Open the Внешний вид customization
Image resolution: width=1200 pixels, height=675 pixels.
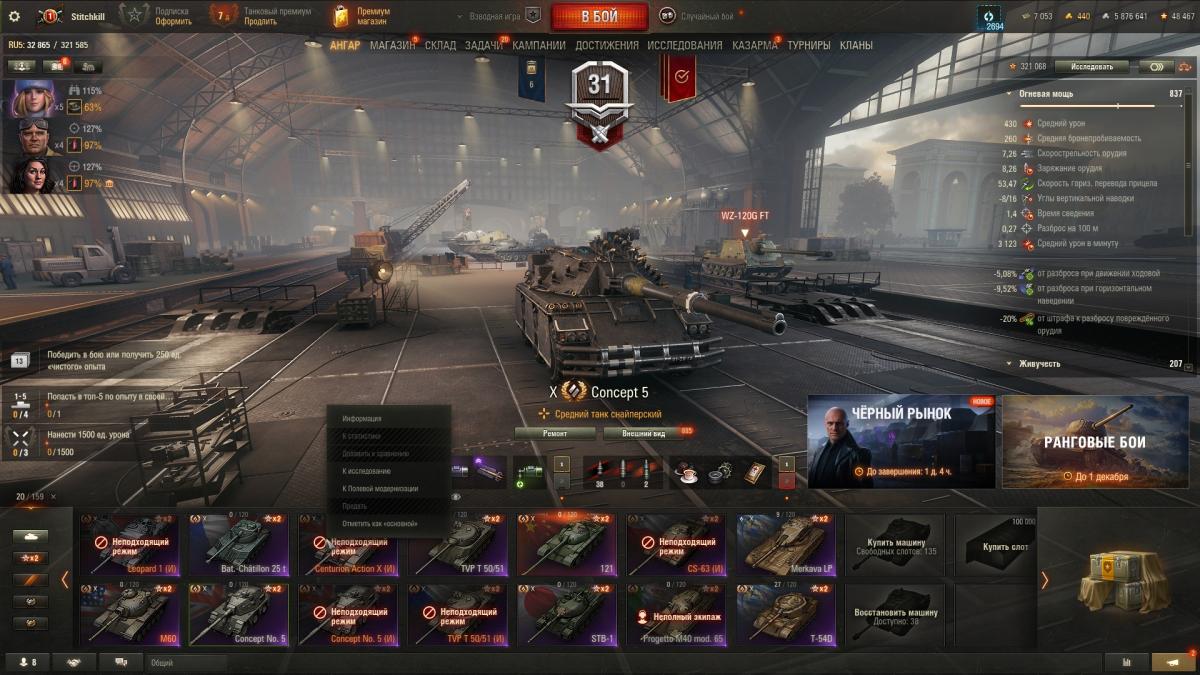[x=644, y=433]
